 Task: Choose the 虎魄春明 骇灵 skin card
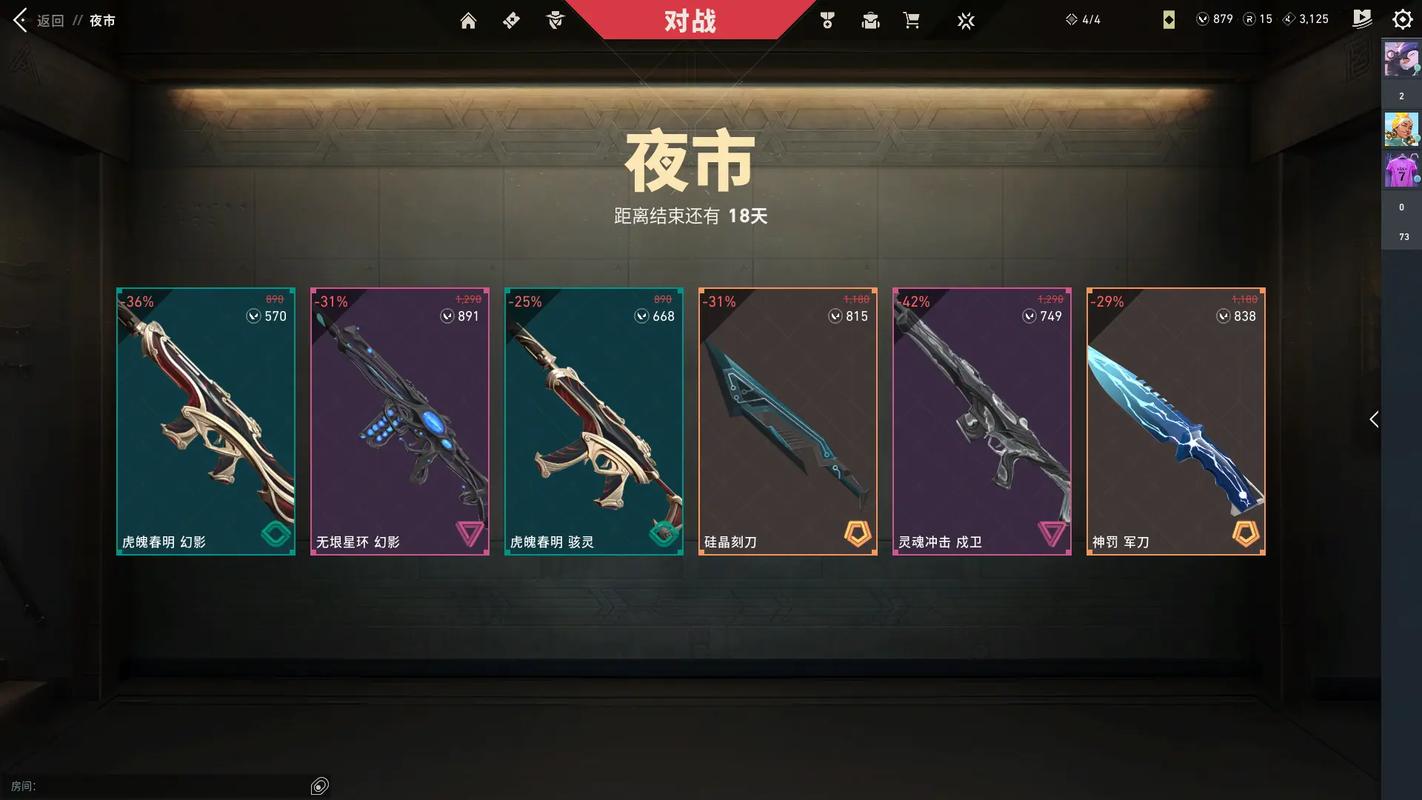coord(594,421)
